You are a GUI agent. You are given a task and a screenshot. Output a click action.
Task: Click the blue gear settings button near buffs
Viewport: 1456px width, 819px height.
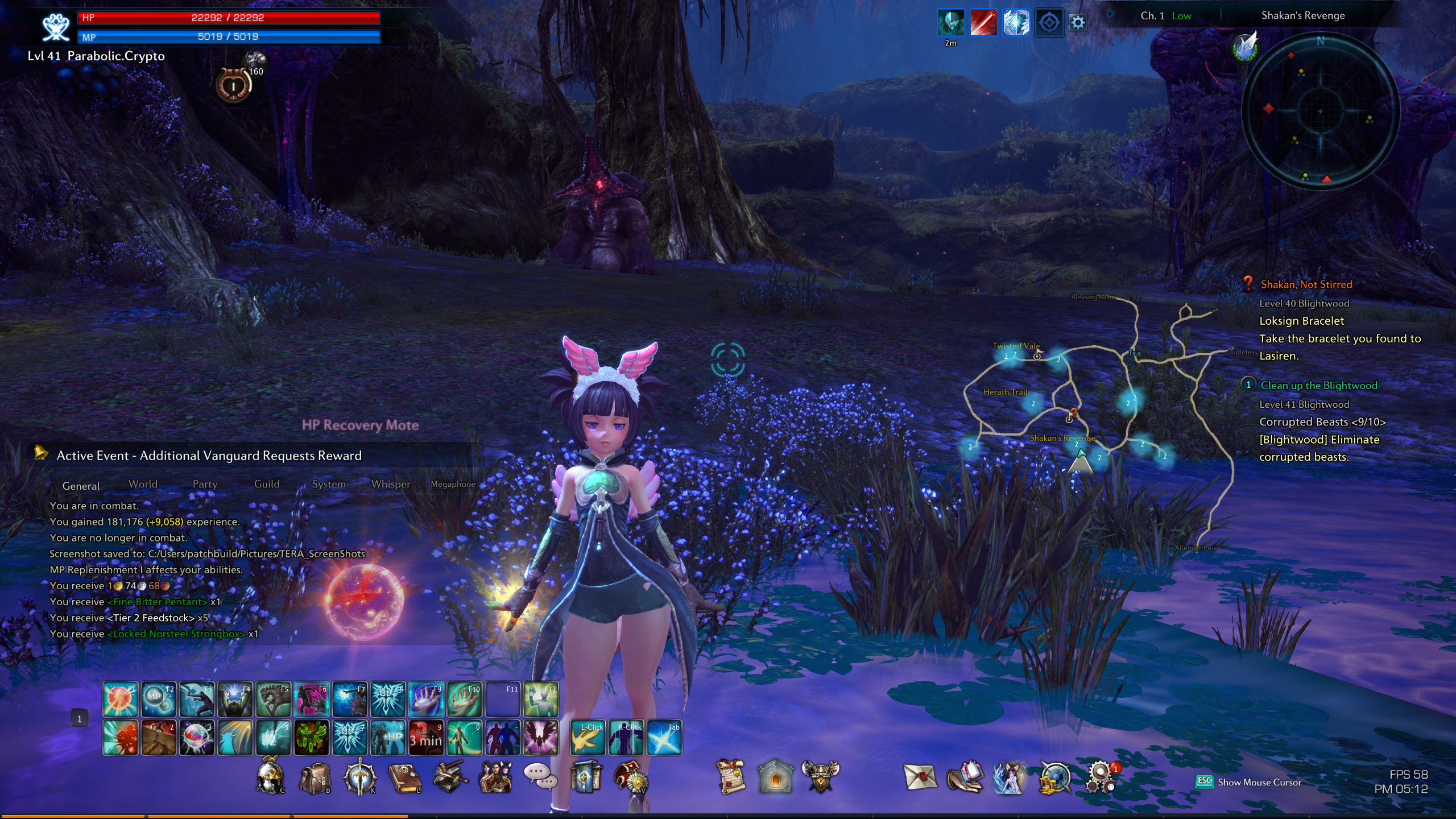(1078, 23)
